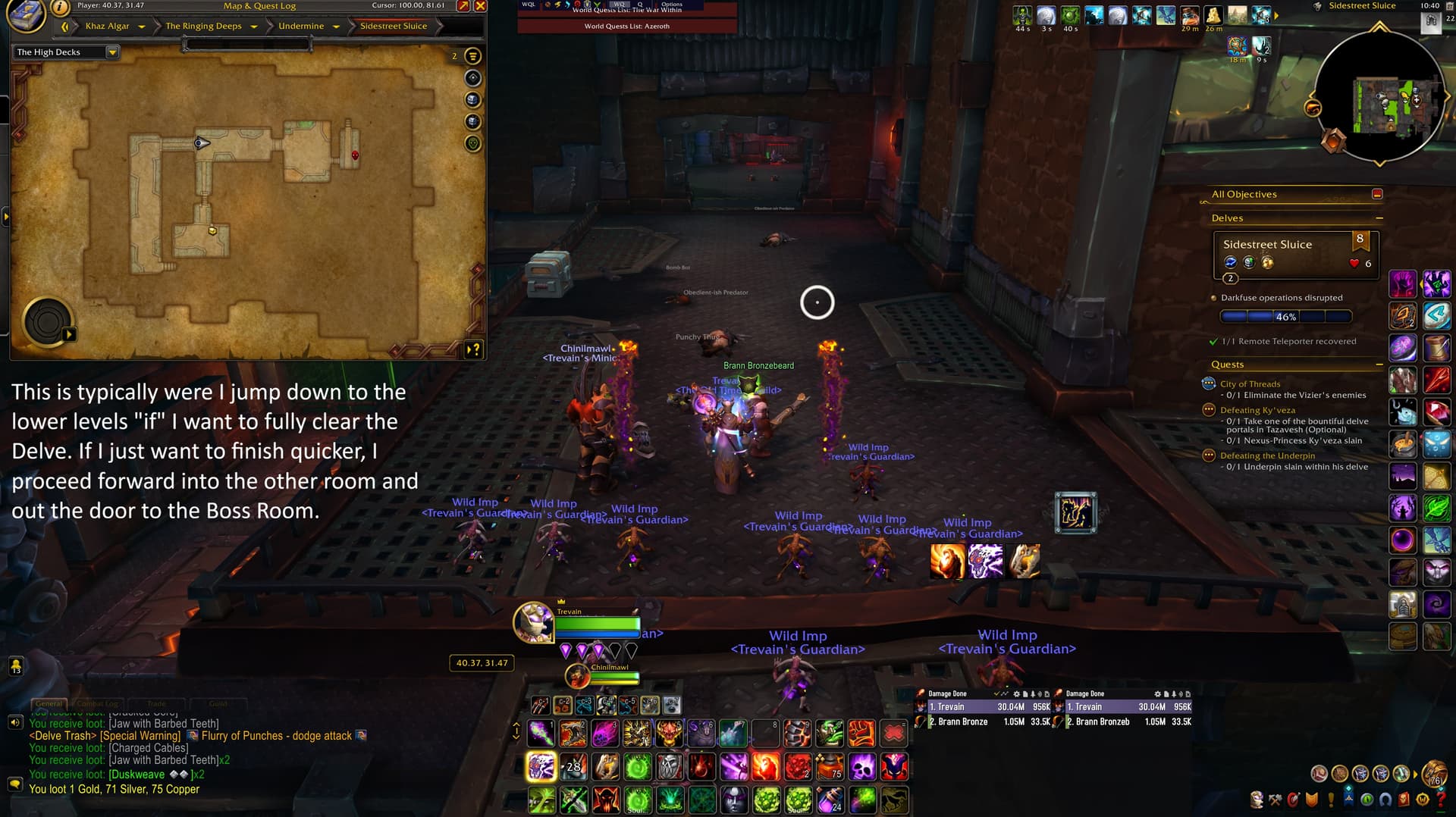Image resolution: width=1456 pixels, height=817 pixels.
Task: Close the Map & Quest Log window
Action: coord(480,6)
